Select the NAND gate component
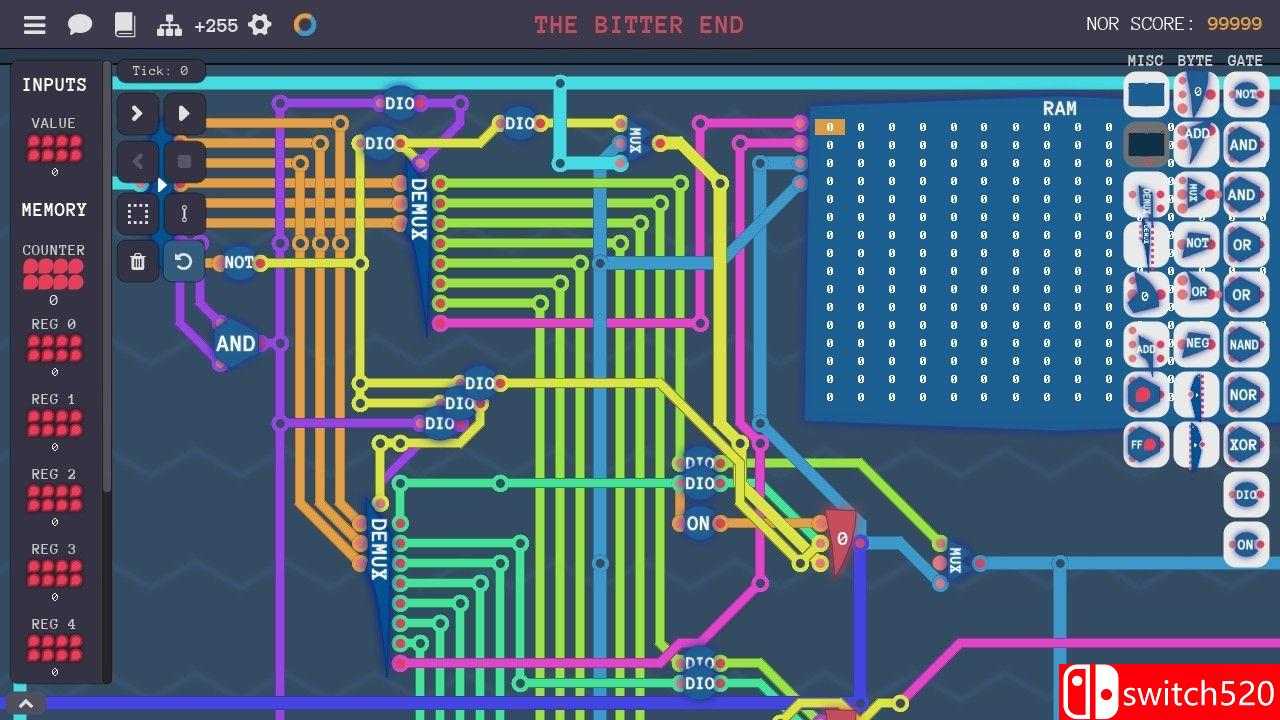The height and width of the screenshot is (720, 1280). click(x=1245, y=344)
